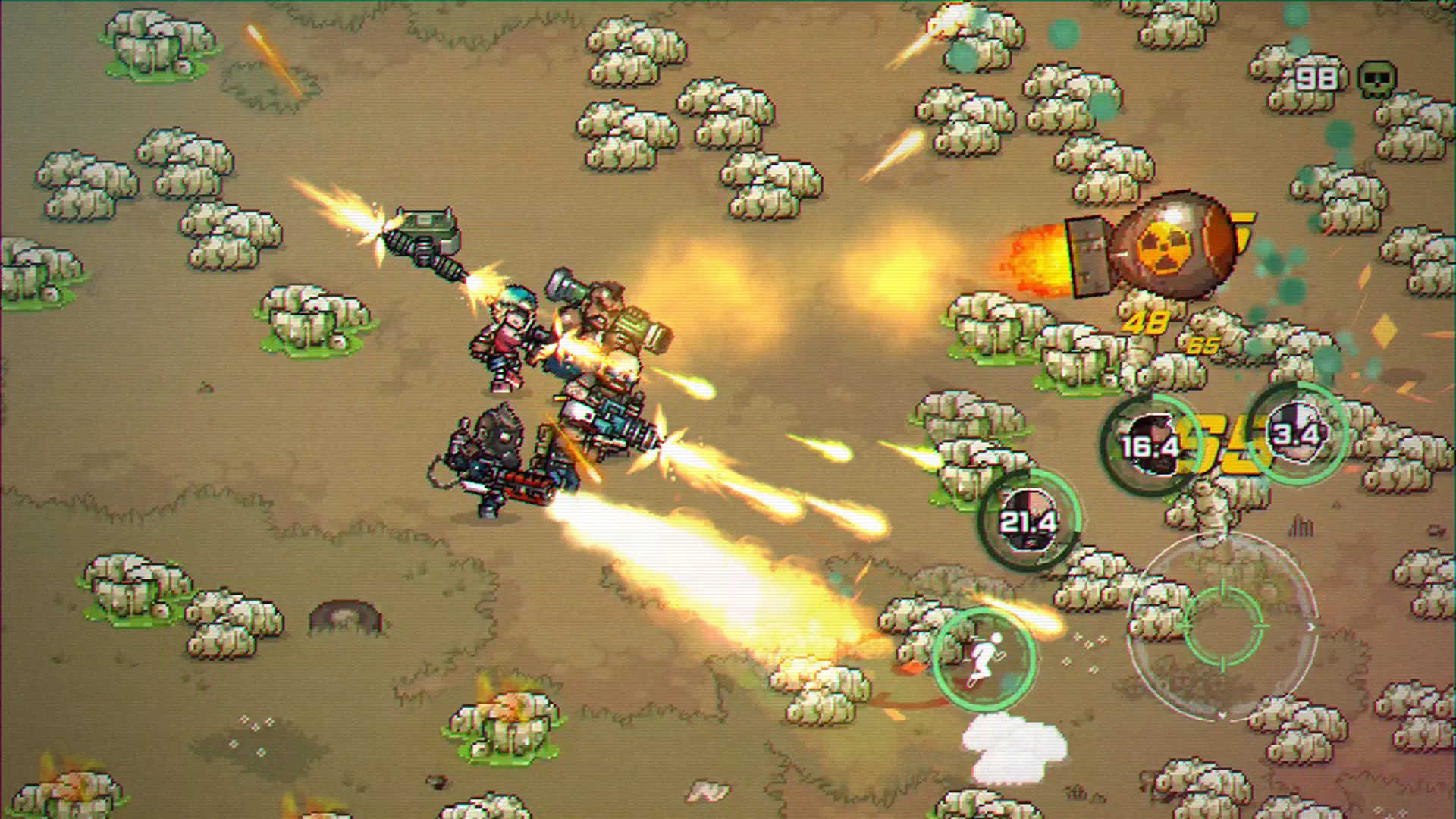The width and height of the screenshot is (1456, 819).
Task: Tap the character portrait inside the 3.4 cooldown circle
Action: point(1298,432)
